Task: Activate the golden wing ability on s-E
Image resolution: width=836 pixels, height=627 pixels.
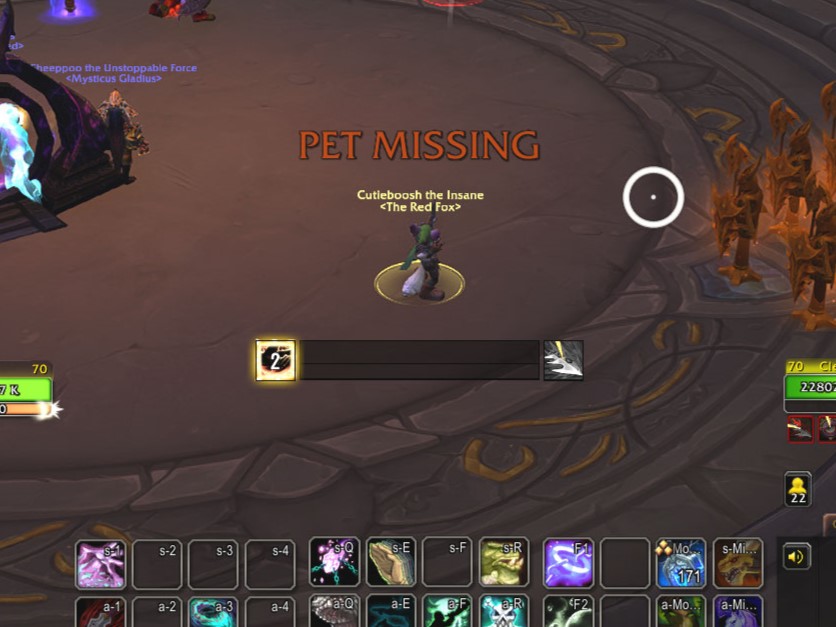Action: pos(391,563)
